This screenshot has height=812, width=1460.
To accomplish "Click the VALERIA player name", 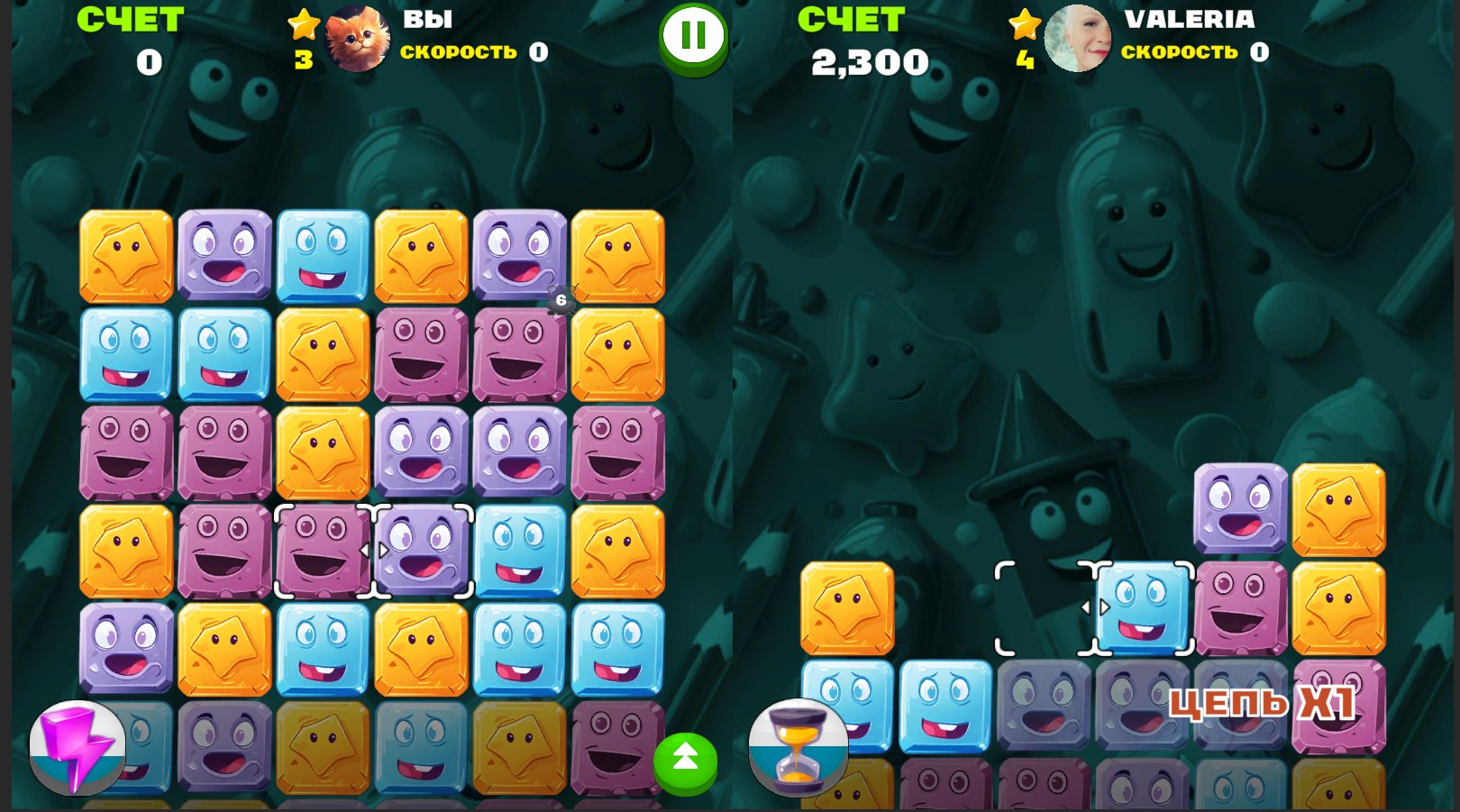I will [x=1191, y=21].
